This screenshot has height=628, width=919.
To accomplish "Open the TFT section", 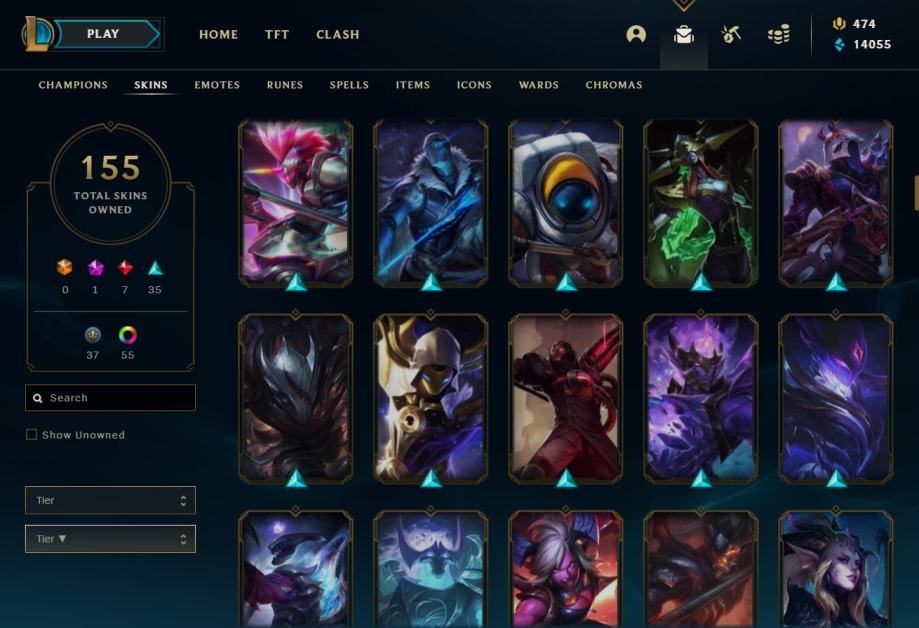I will coord(277,34).
